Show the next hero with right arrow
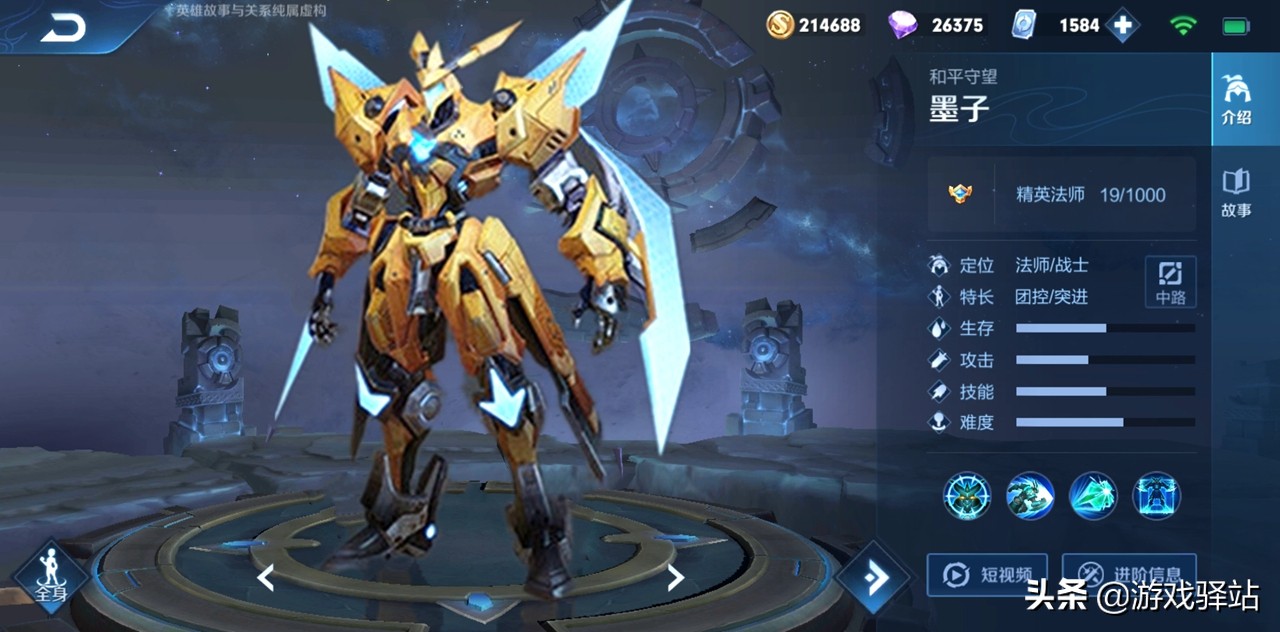The width and height of the screenshot is (1280, 632). 676,577
